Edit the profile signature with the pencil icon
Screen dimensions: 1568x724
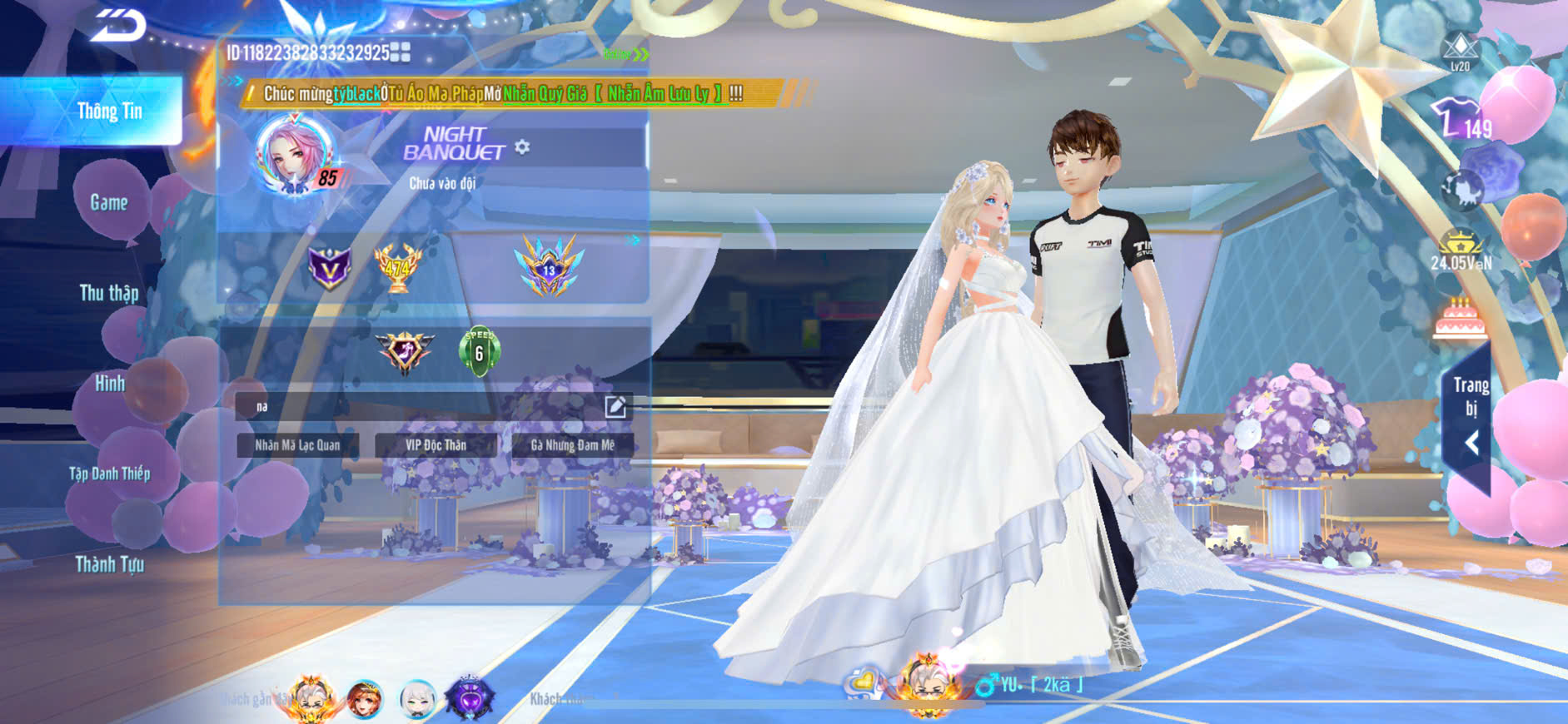point(615,407)
